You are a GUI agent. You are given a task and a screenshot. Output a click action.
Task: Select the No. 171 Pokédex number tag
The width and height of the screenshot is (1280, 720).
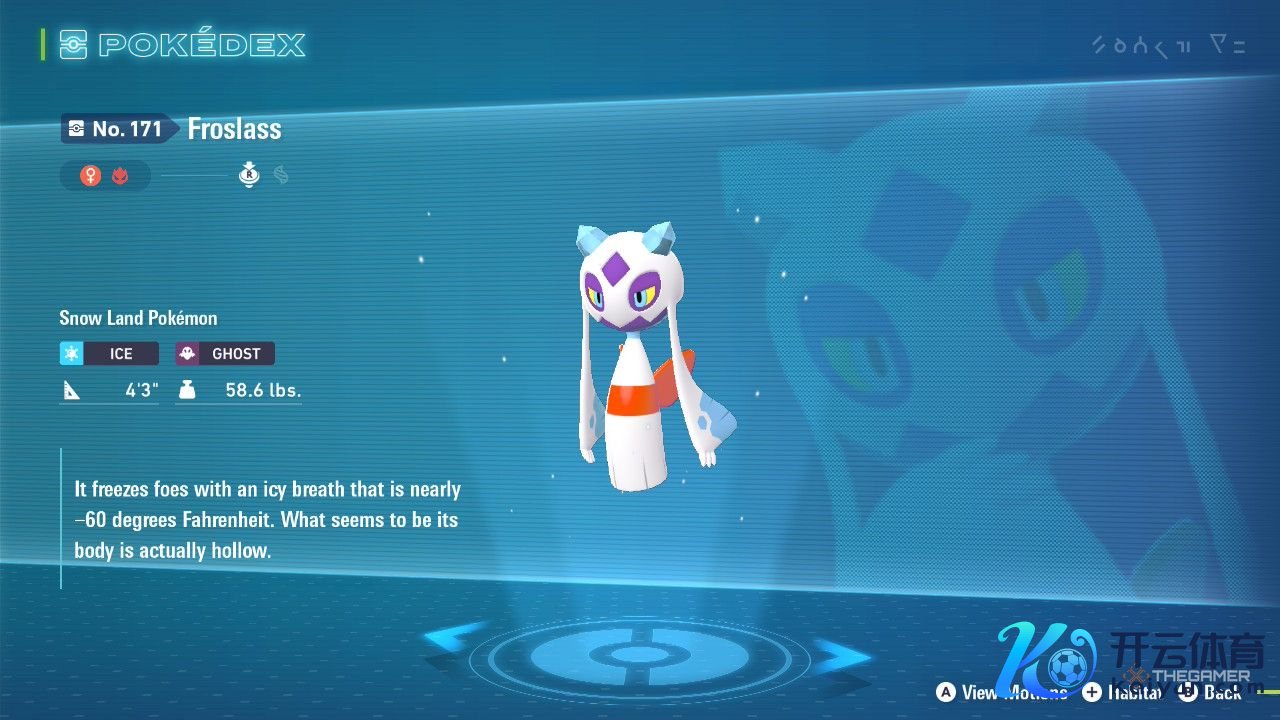point(115,129)
